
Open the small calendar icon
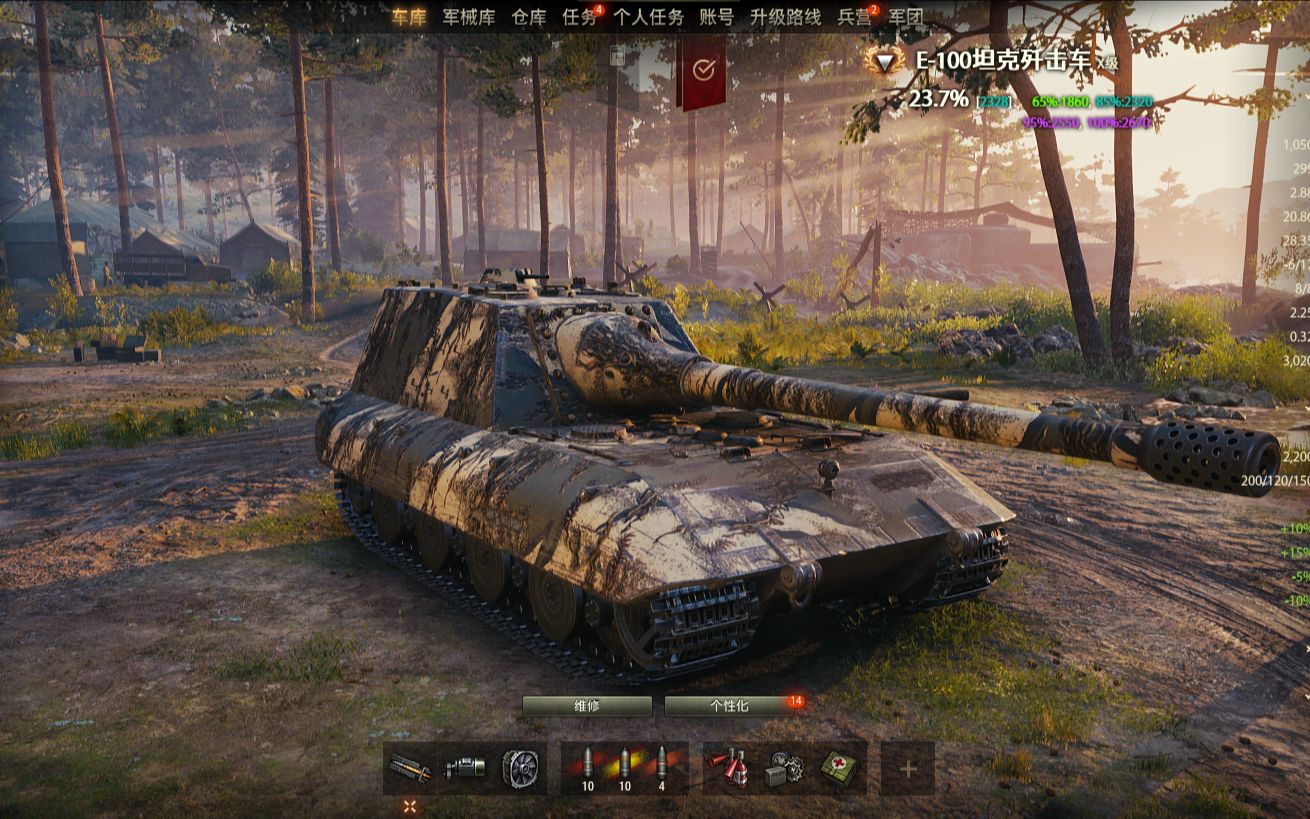pyautogui.click(x=617, y=57)
